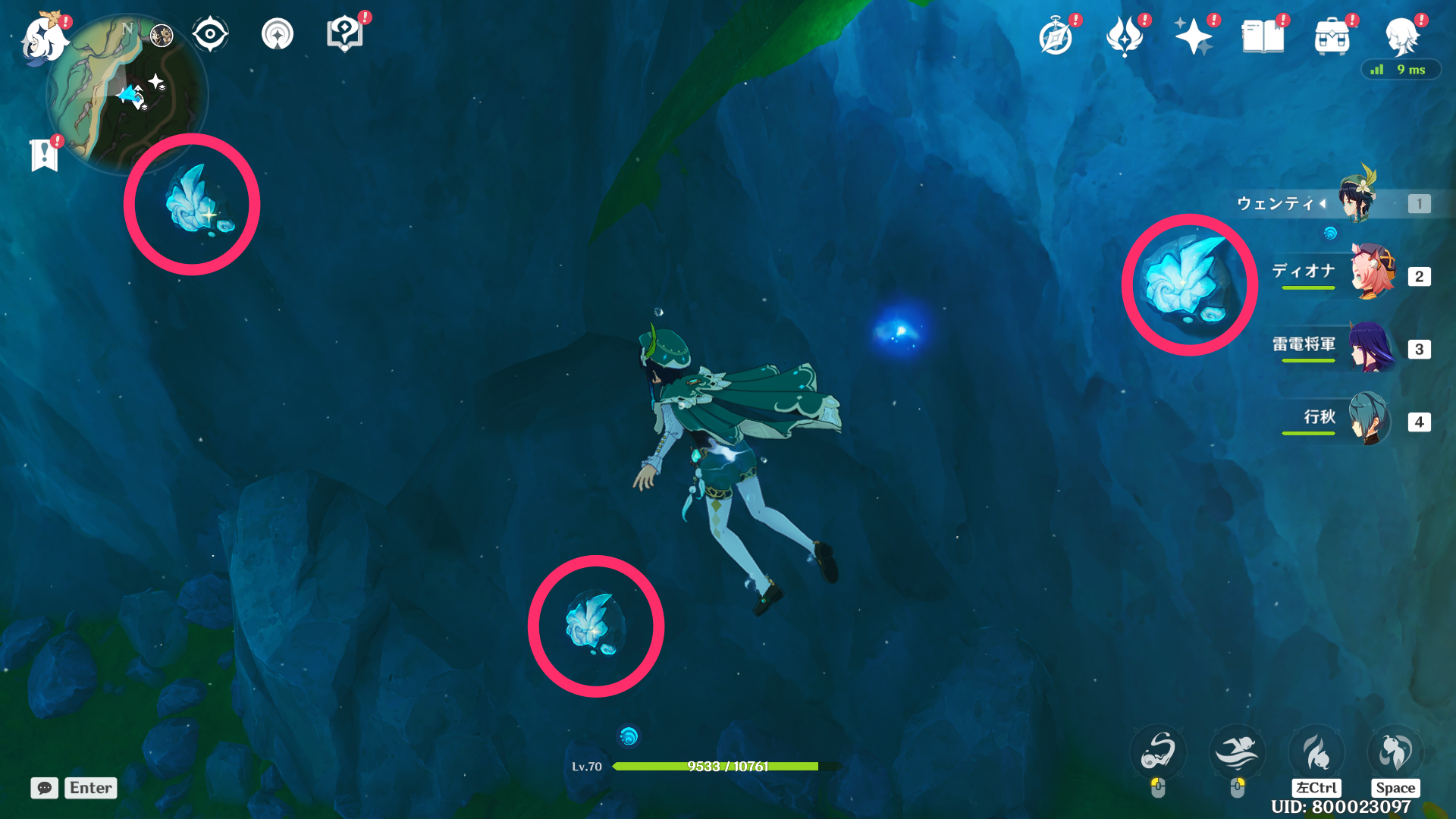Use the elemental skill with 左Ctrl
This screenshot has height=819, width=1456.
[1317, 752]
